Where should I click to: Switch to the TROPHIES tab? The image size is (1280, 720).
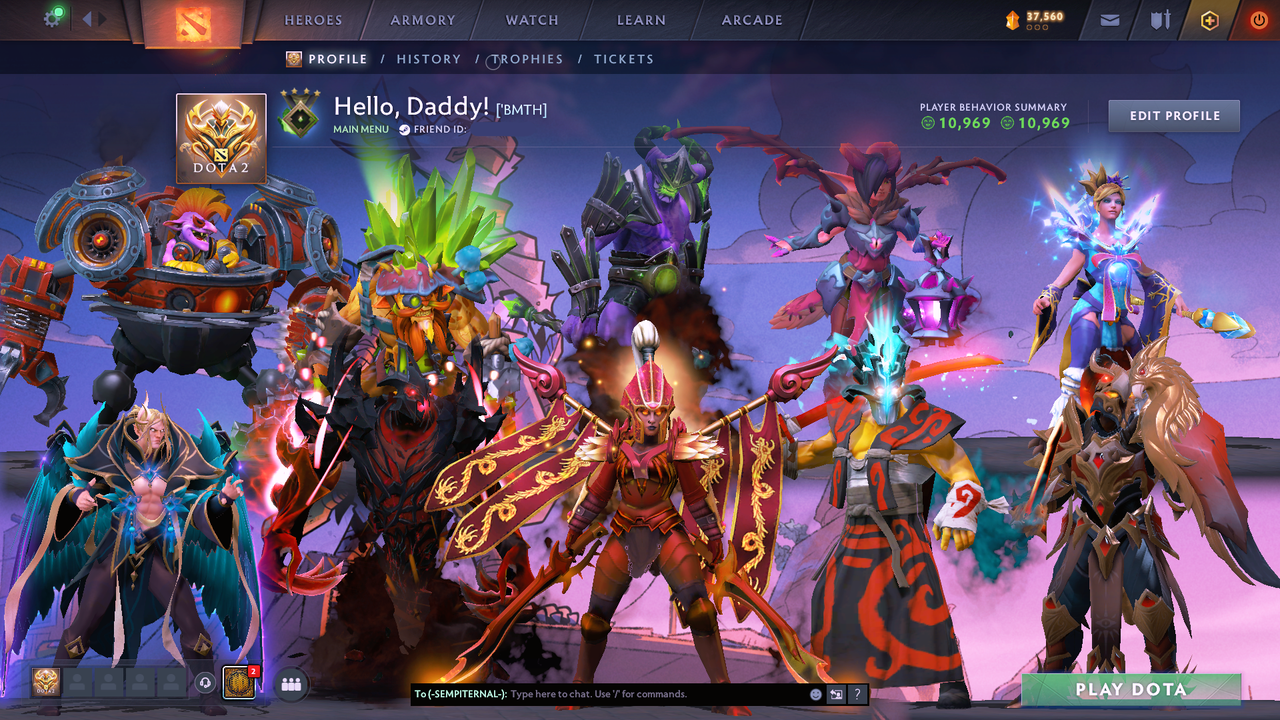pos(527,59)
